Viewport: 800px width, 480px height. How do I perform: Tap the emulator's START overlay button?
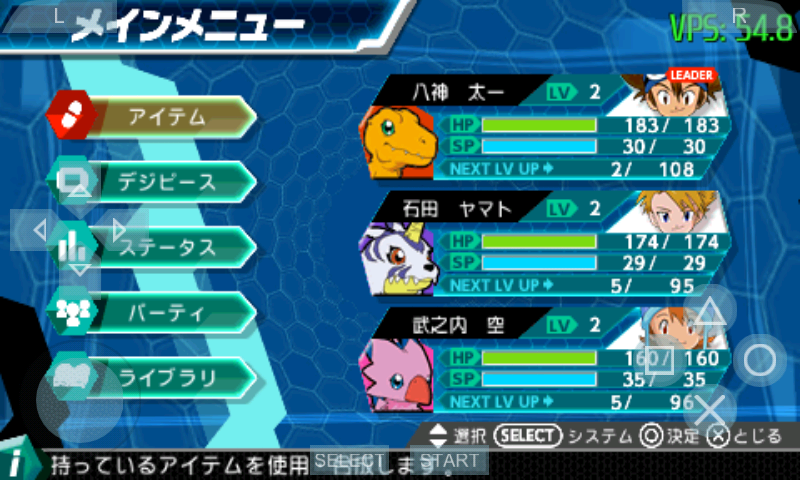point(449,460)
